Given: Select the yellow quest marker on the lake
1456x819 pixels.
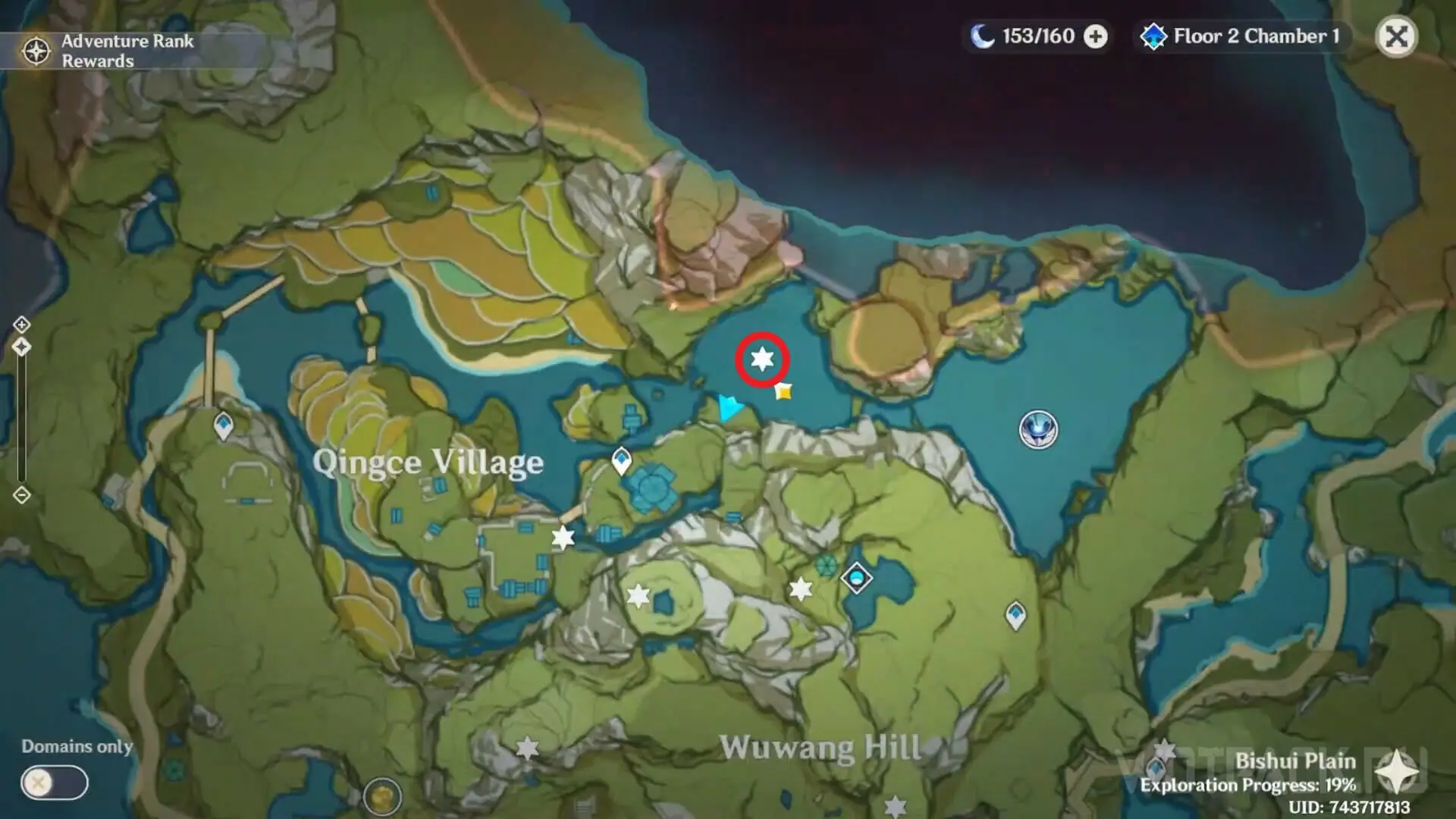Looking at the screenshot, I should [x=783, y=391].
